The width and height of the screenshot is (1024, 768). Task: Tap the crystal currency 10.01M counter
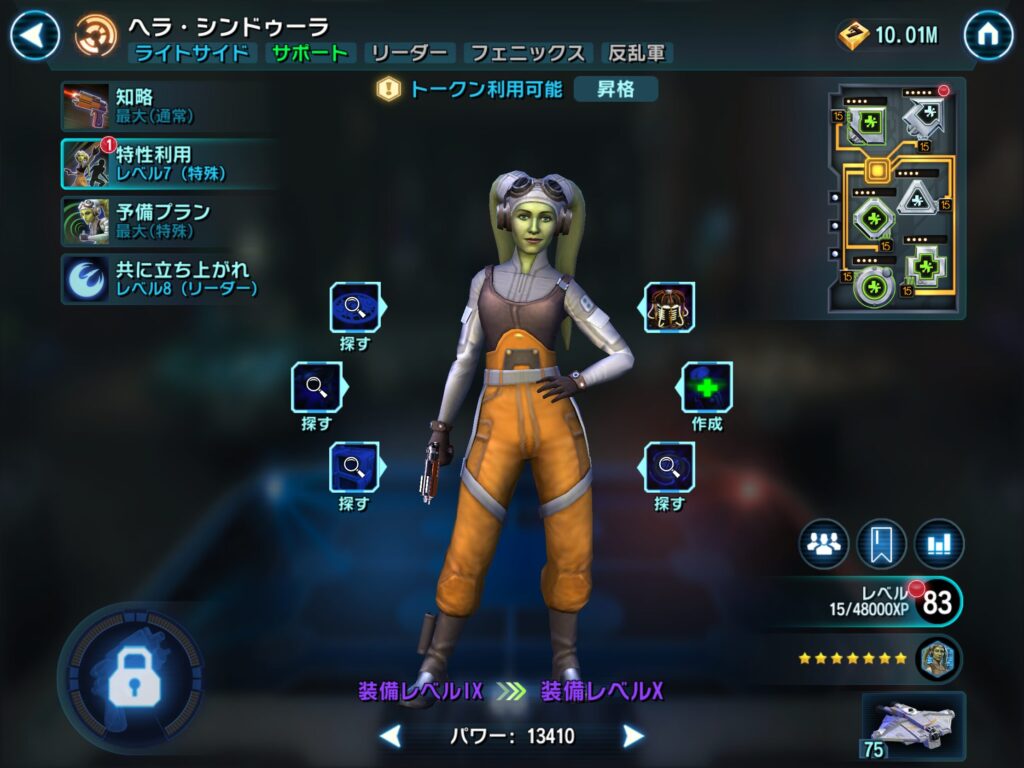click(890, 36)
